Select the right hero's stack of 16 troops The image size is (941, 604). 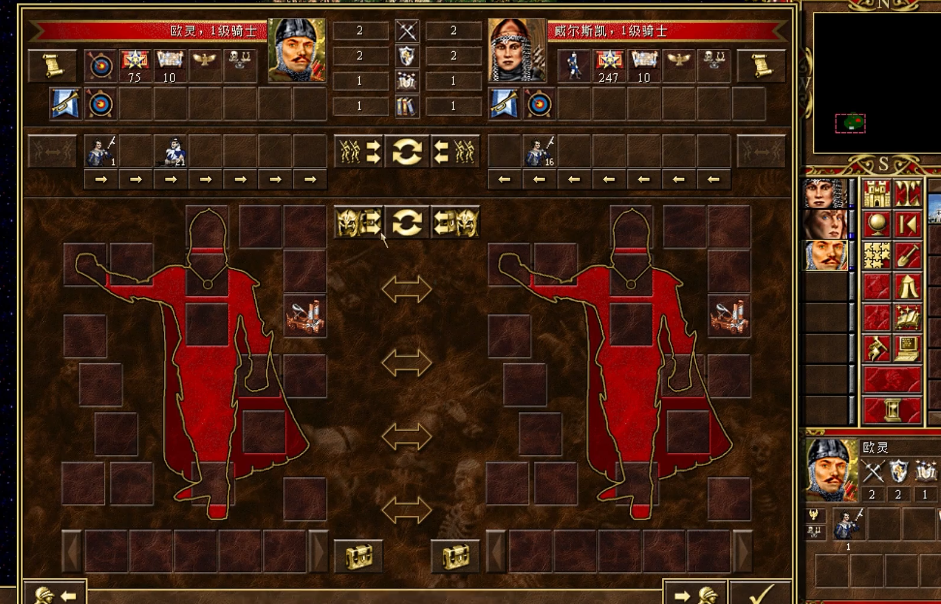pyautogui.click(x=540, y=151)
